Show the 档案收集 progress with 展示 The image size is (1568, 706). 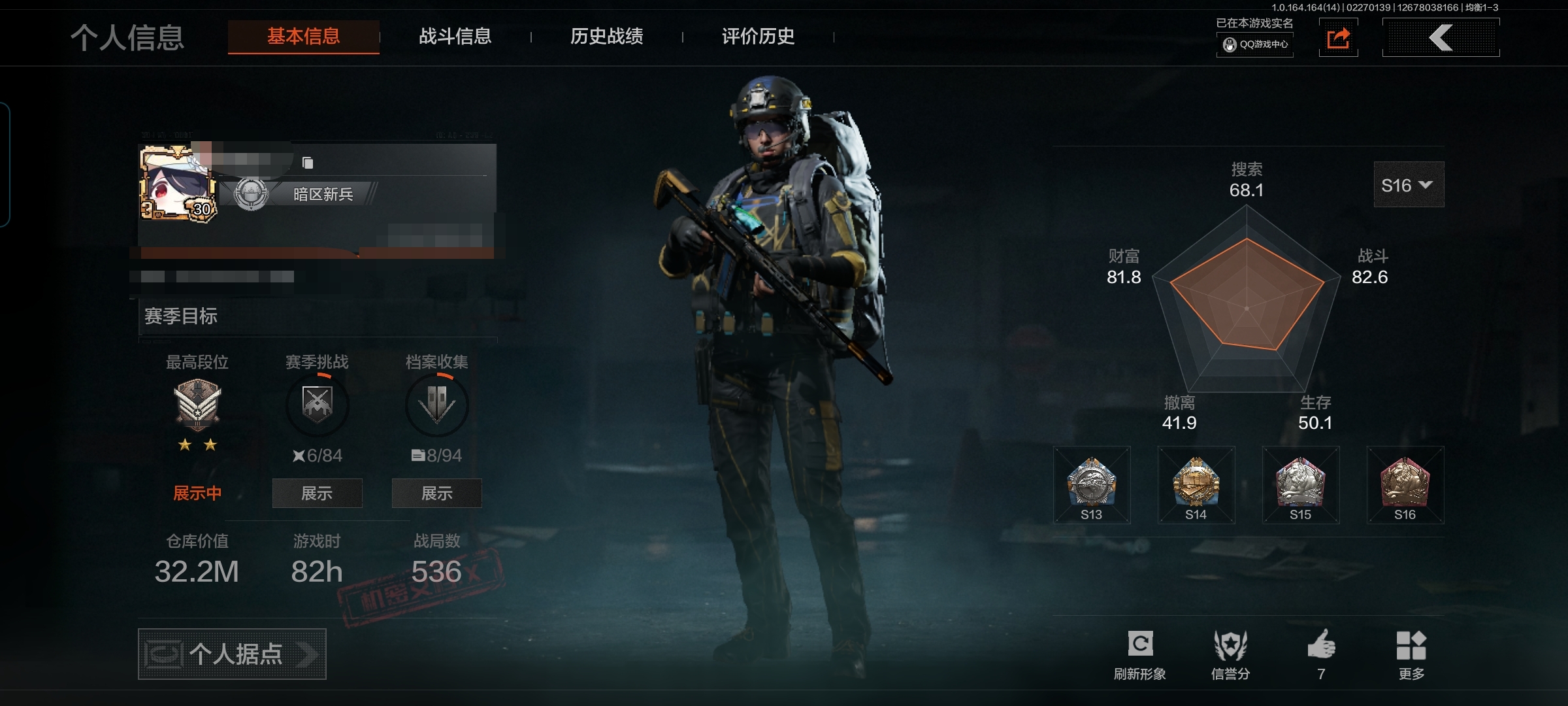click(436, 493)
